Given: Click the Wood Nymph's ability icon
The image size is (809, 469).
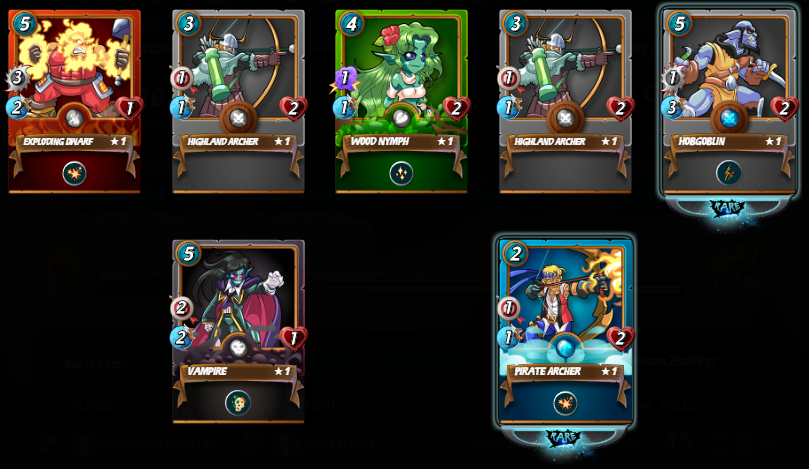Looking at the screenshot, I should (401, 173).
